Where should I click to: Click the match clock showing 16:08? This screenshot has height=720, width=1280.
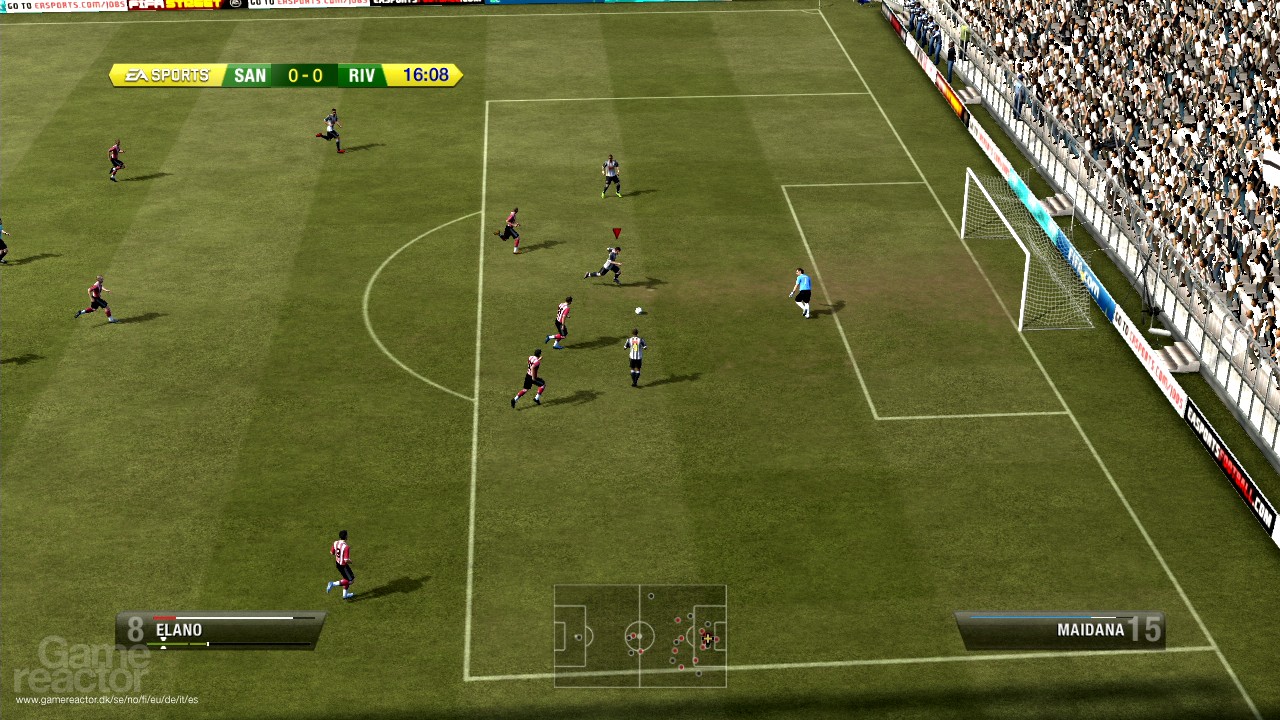tap(425, 76)
